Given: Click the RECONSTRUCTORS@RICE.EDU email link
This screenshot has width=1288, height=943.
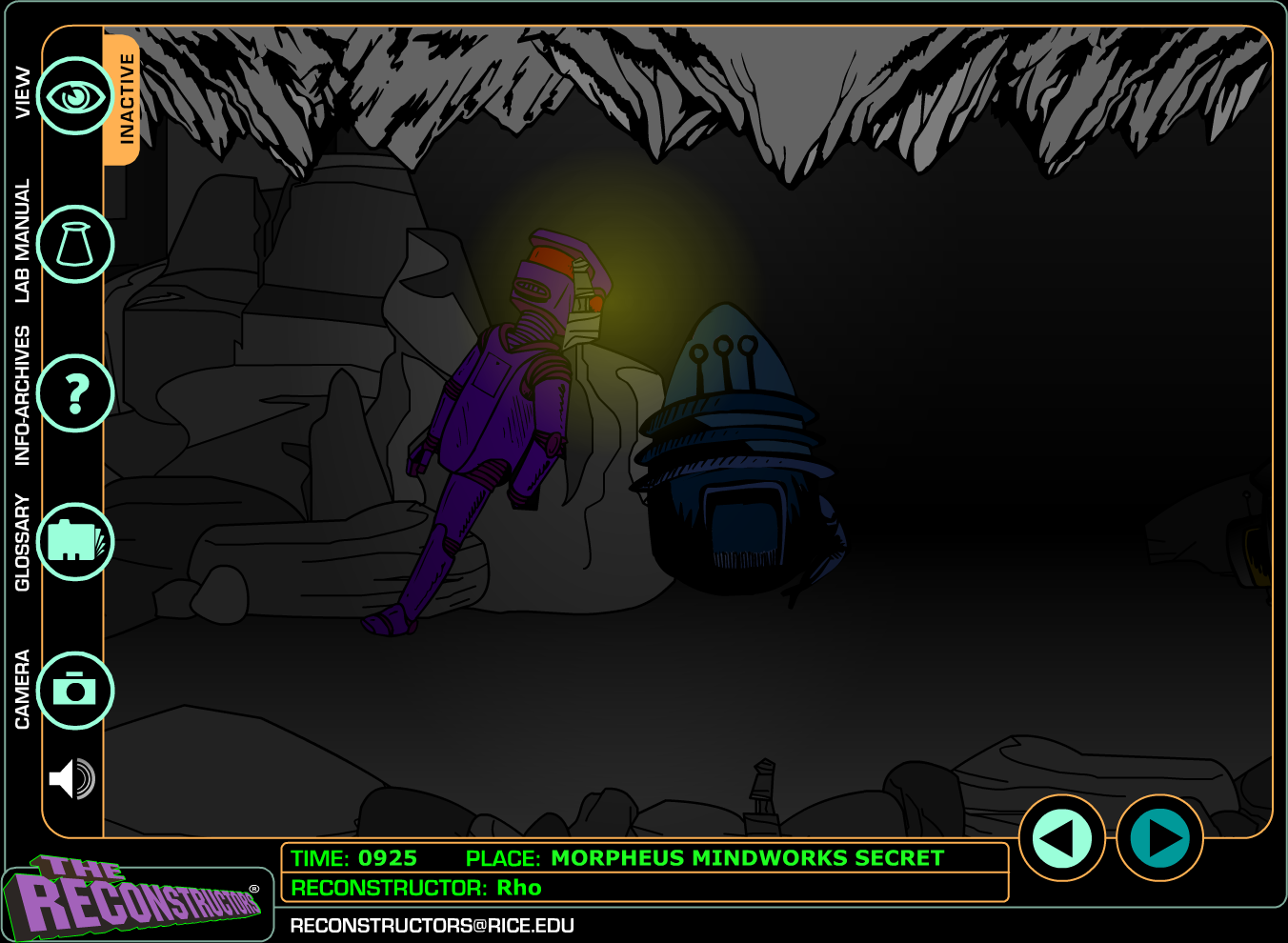Looking at the screenshot, I should [432, 926].
